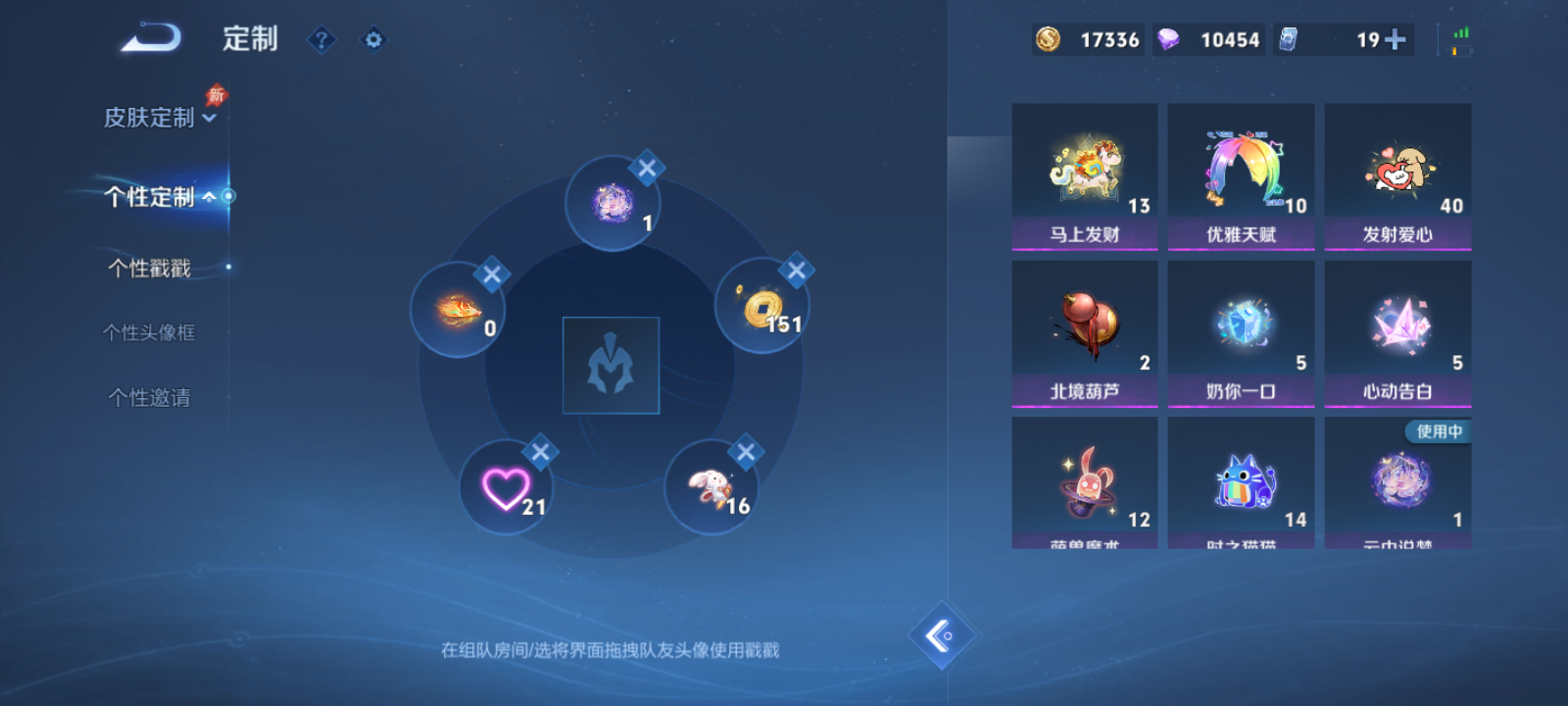Click the gold coin currency icon
Screen dimensions: 1568x706
point(1047,39)
